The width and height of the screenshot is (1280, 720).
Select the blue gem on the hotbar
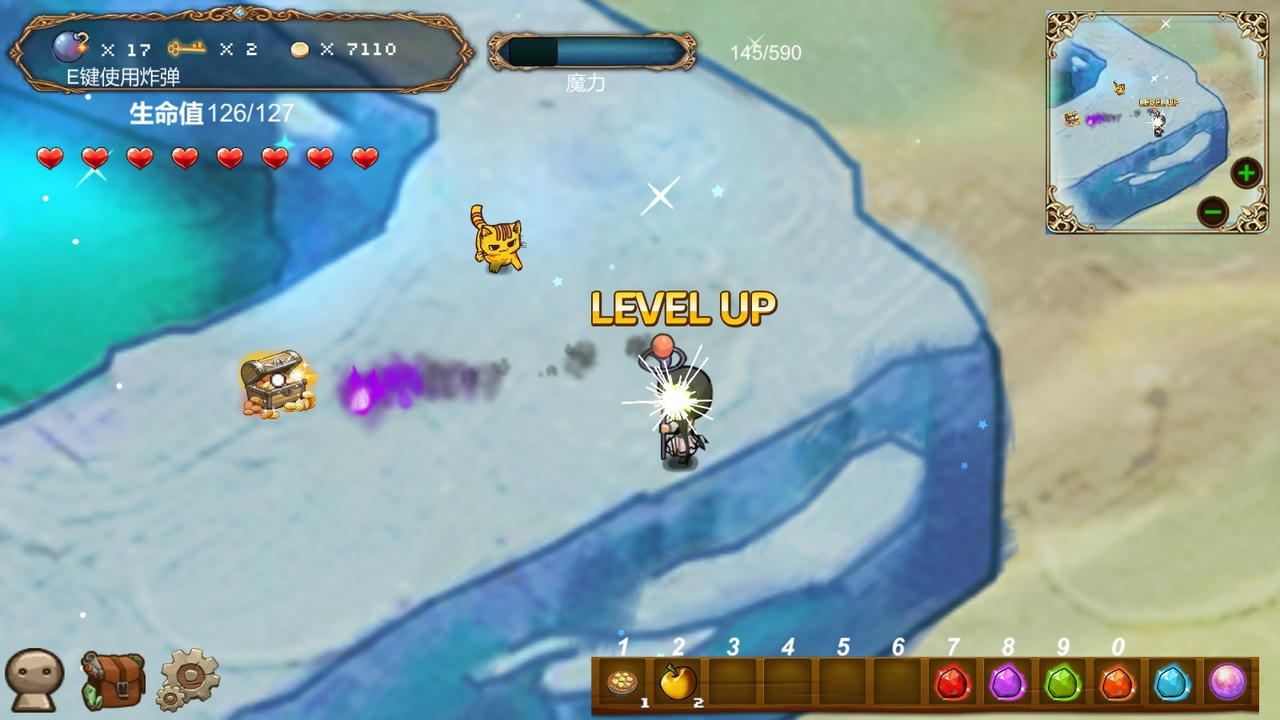[1173, 683]
